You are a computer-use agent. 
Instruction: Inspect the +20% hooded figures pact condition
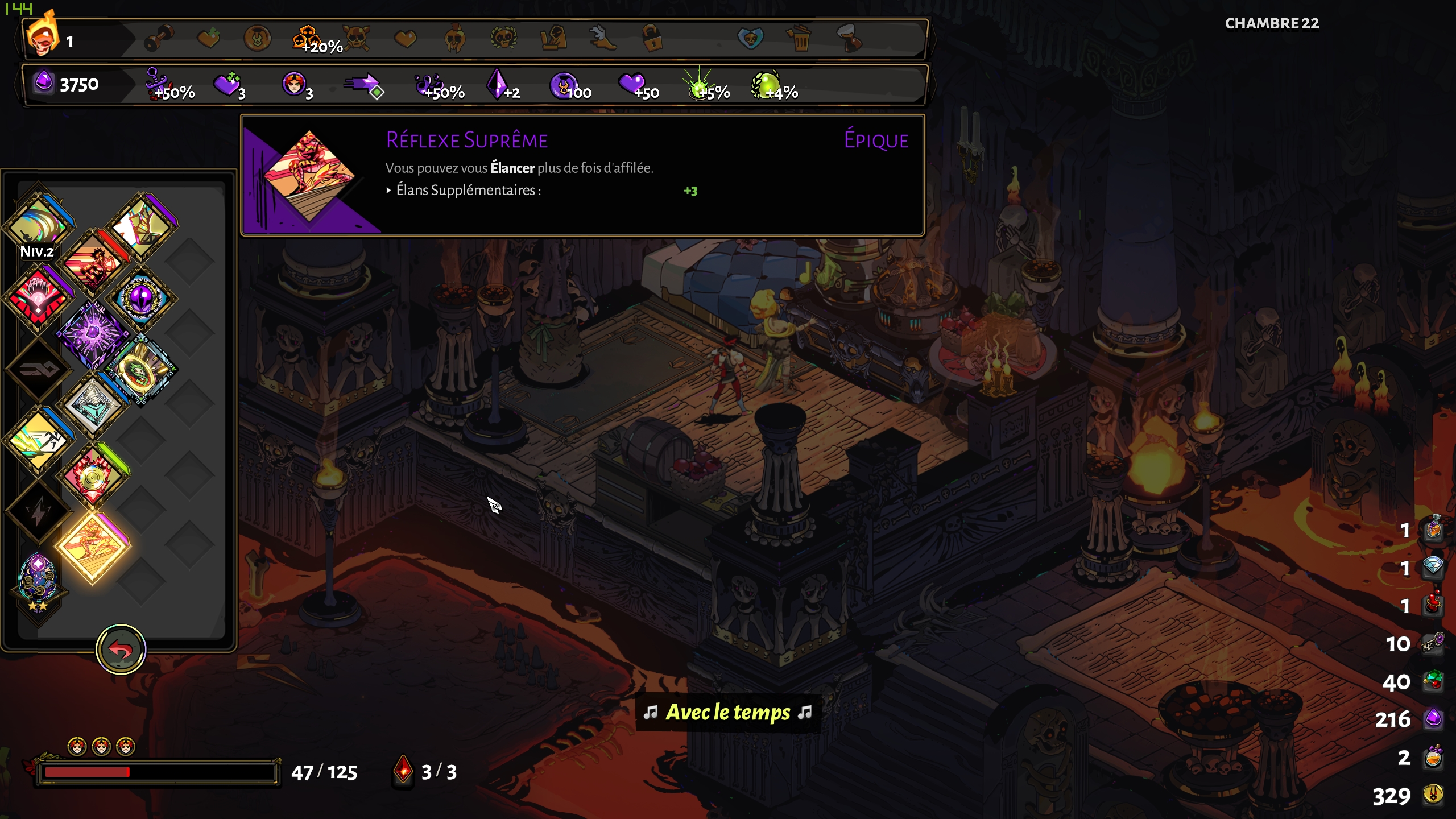(307, 39)
